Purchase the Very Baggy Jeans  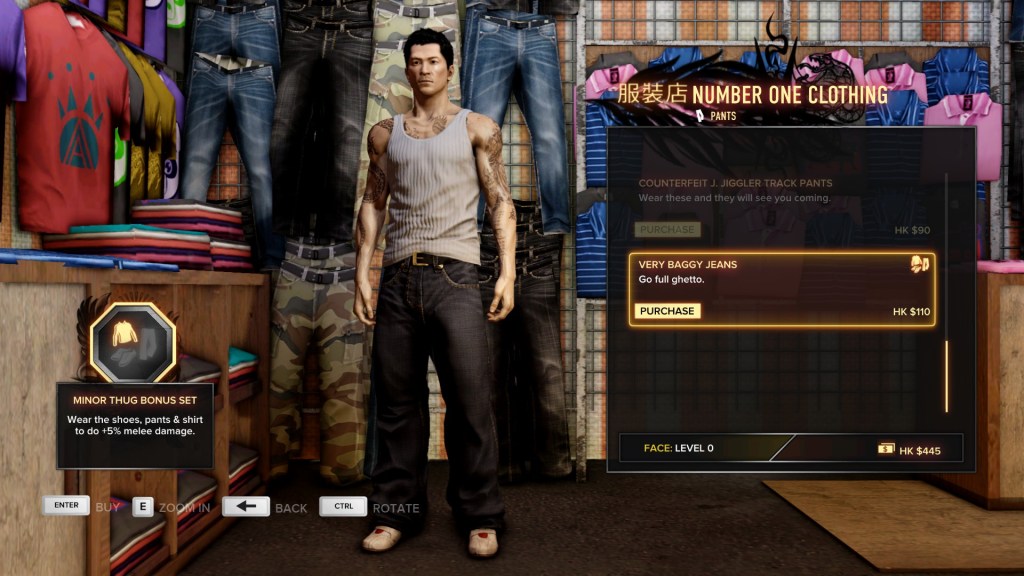pyautogui.click(x=667, y=311)
